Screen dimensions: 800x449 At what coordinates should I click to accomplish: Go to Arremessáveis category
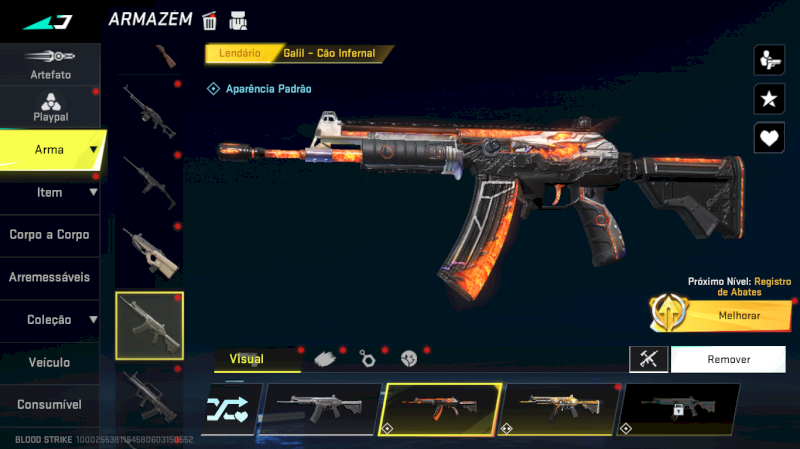click(50, 277)
